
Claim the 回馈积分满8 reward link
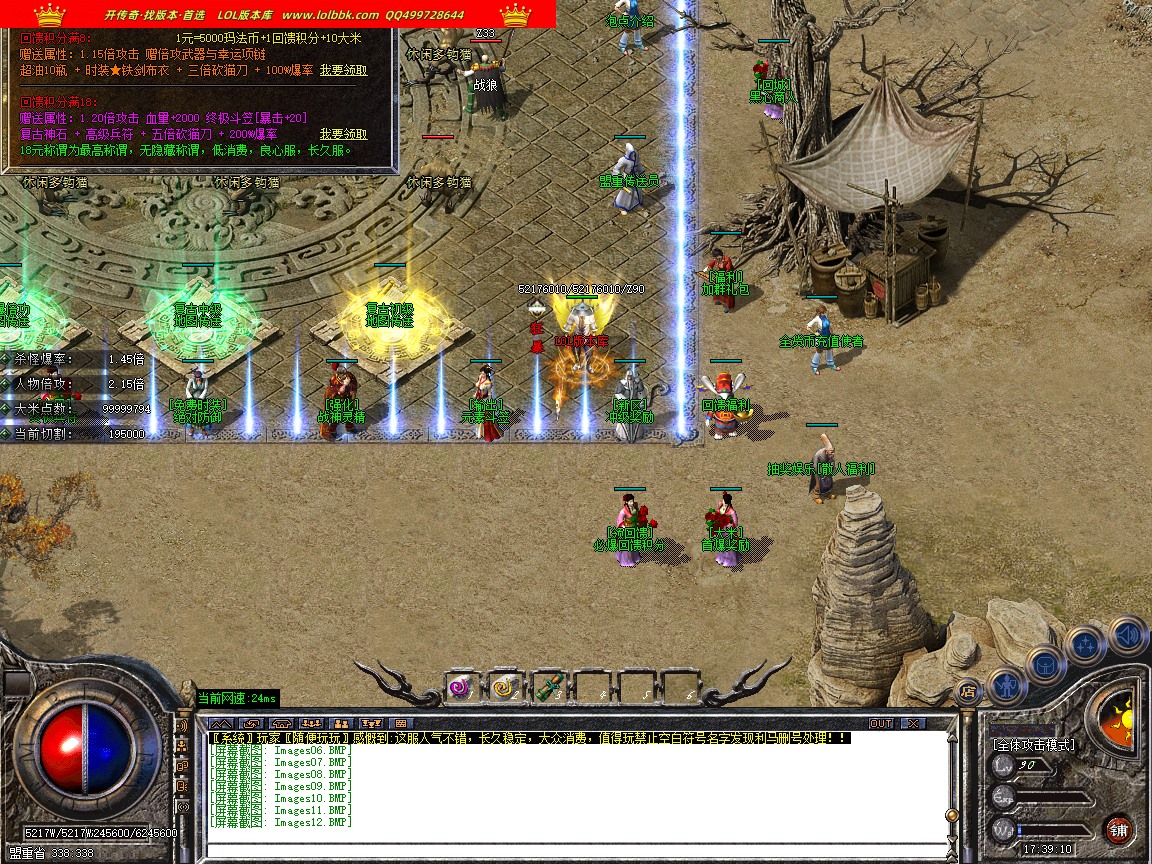point(343,71)
